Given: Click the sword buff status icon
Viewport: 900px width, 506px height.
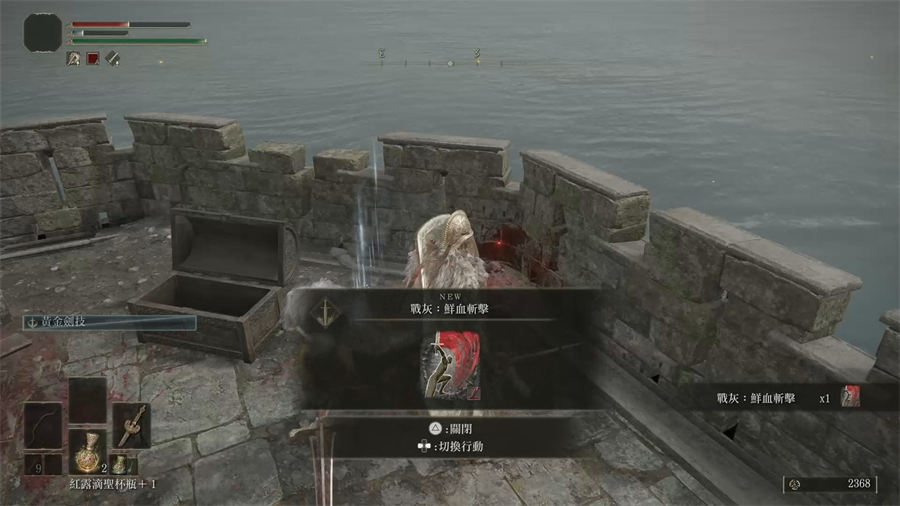Looking at the screenshot, I should coord(113,59).
